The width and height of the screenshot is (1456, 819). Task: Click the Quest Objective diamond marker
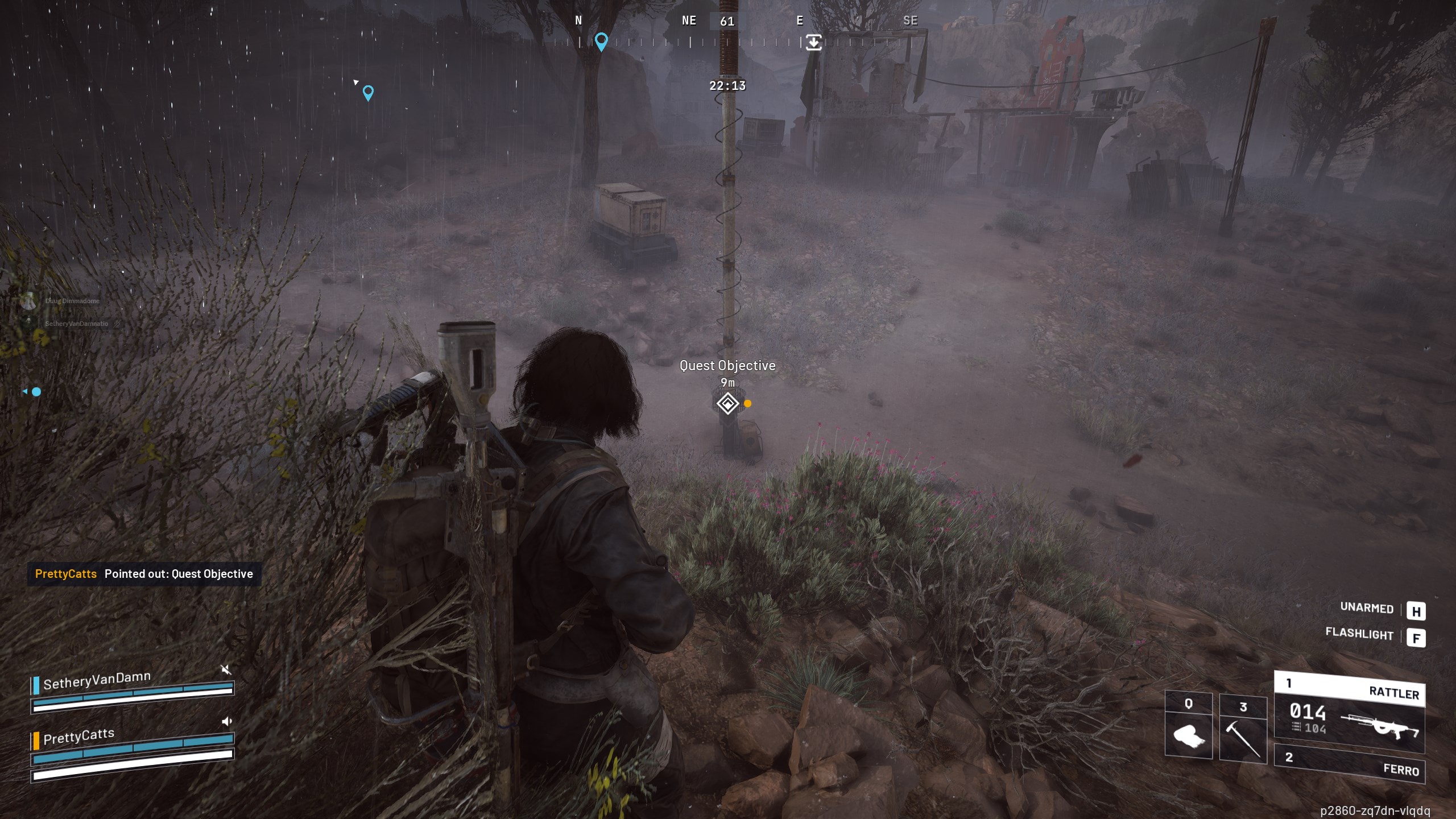click(x=727, y=404)
